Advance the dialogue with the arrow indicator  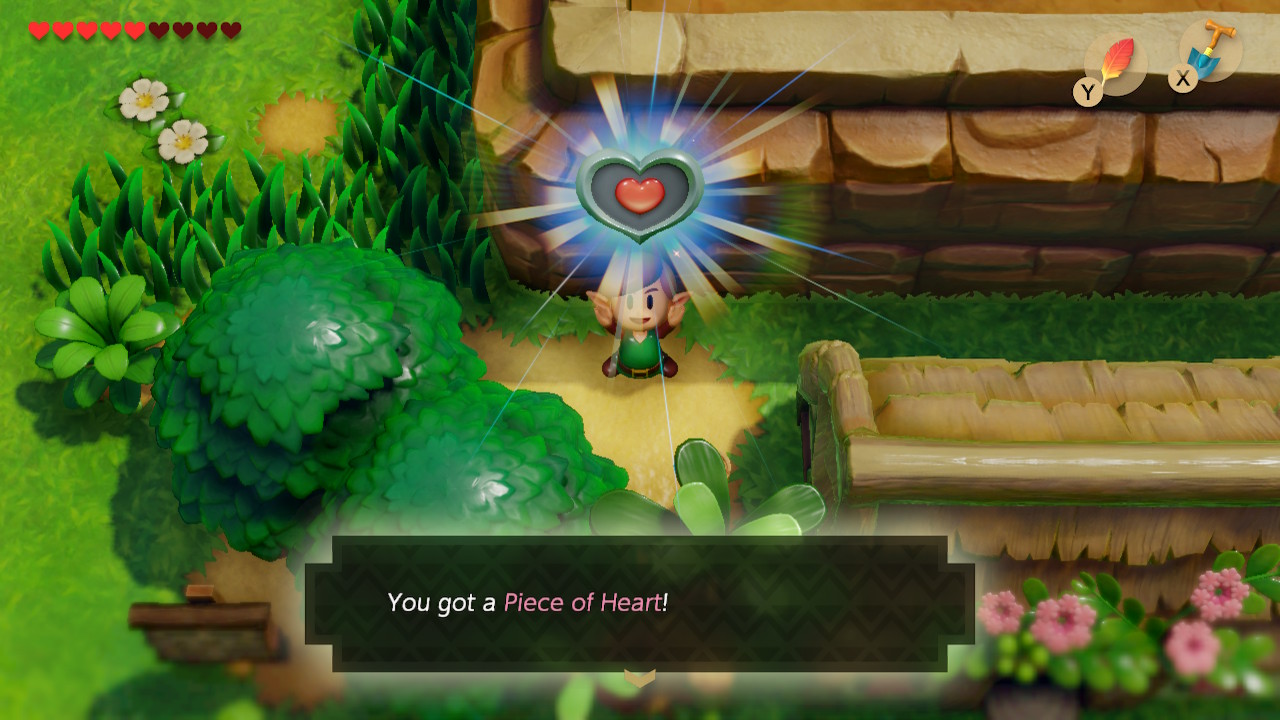[640, 678]
